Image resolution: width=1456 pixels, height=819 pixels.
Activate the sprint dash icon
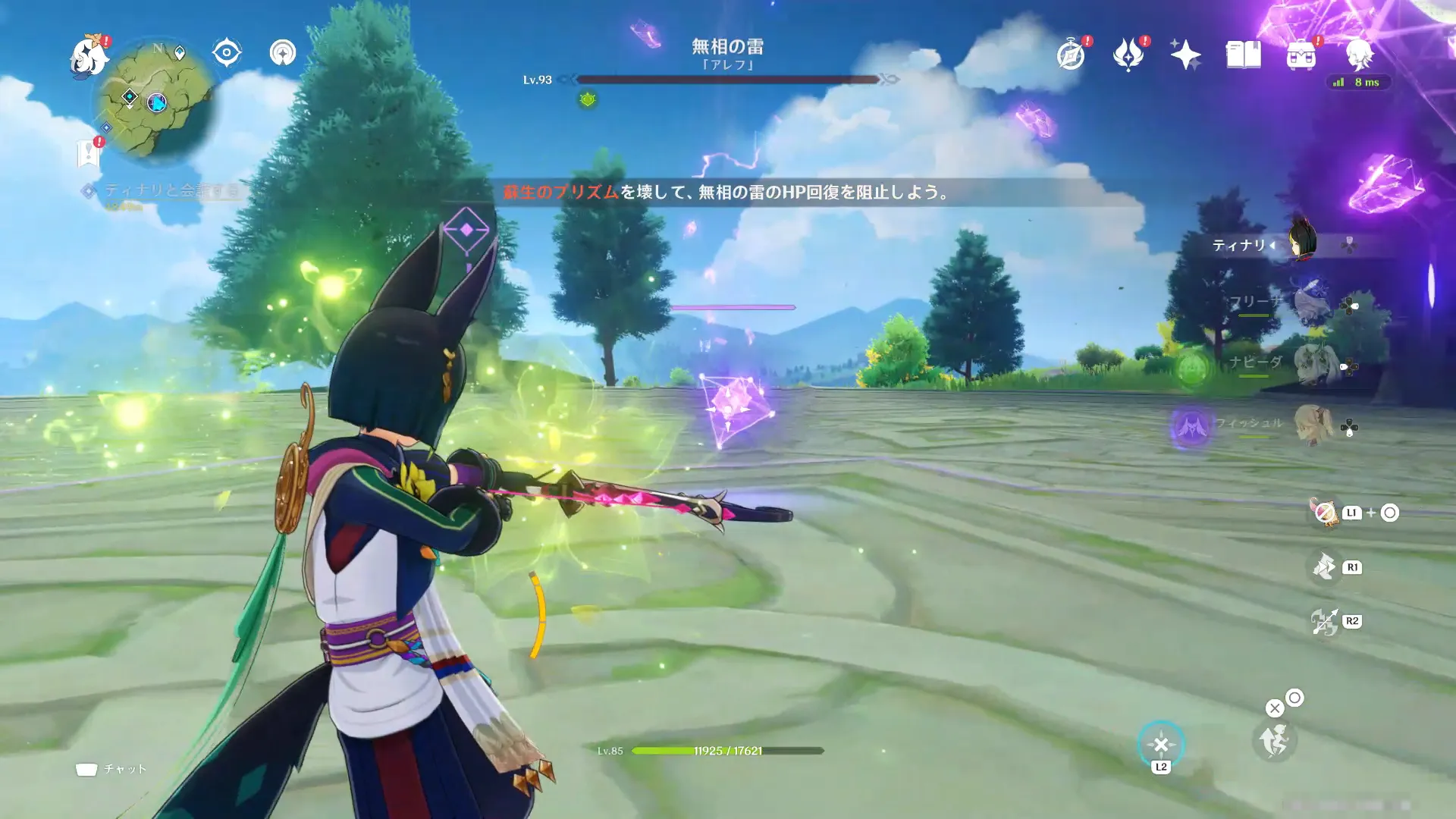point(1274,740)
